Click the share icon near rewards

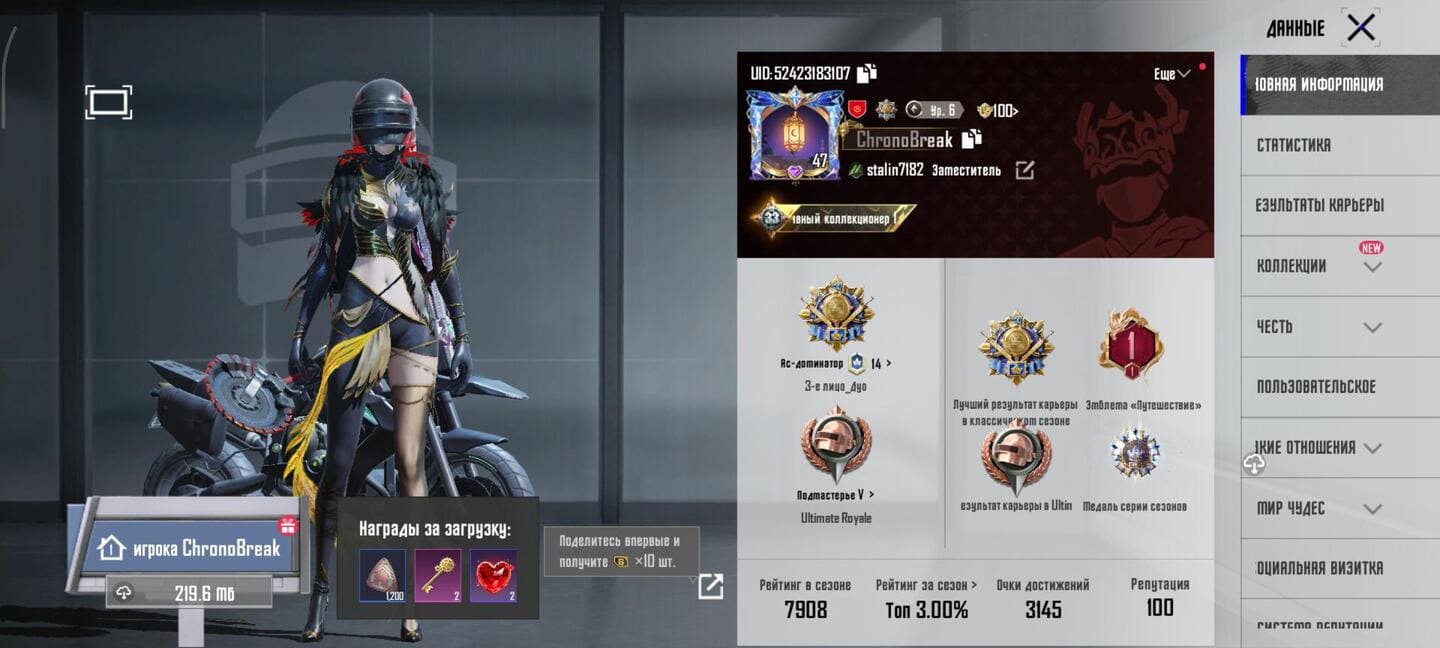pos(710,586)
